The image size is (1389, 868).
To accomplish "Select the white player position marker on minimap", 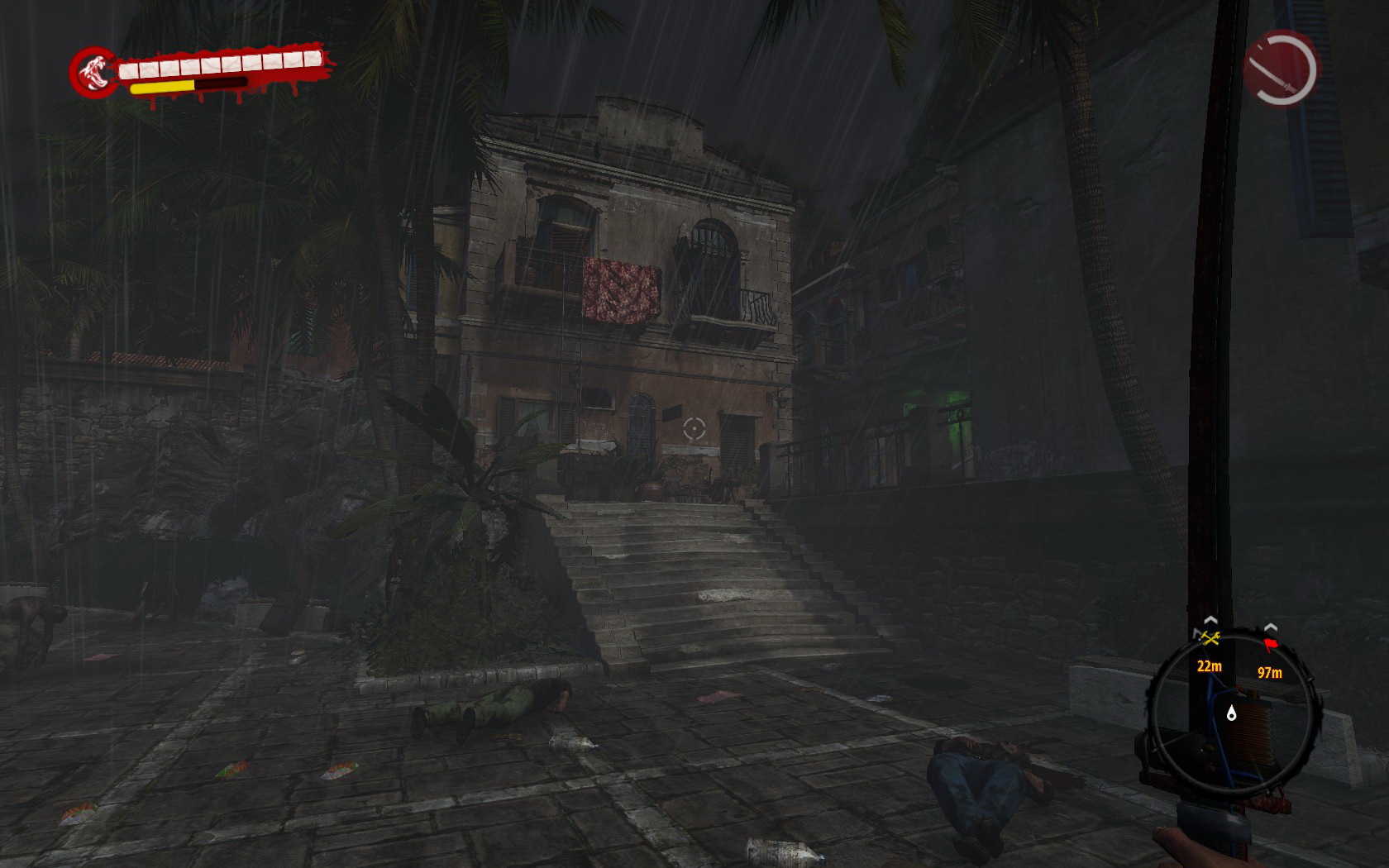I will pos(1232,713).
